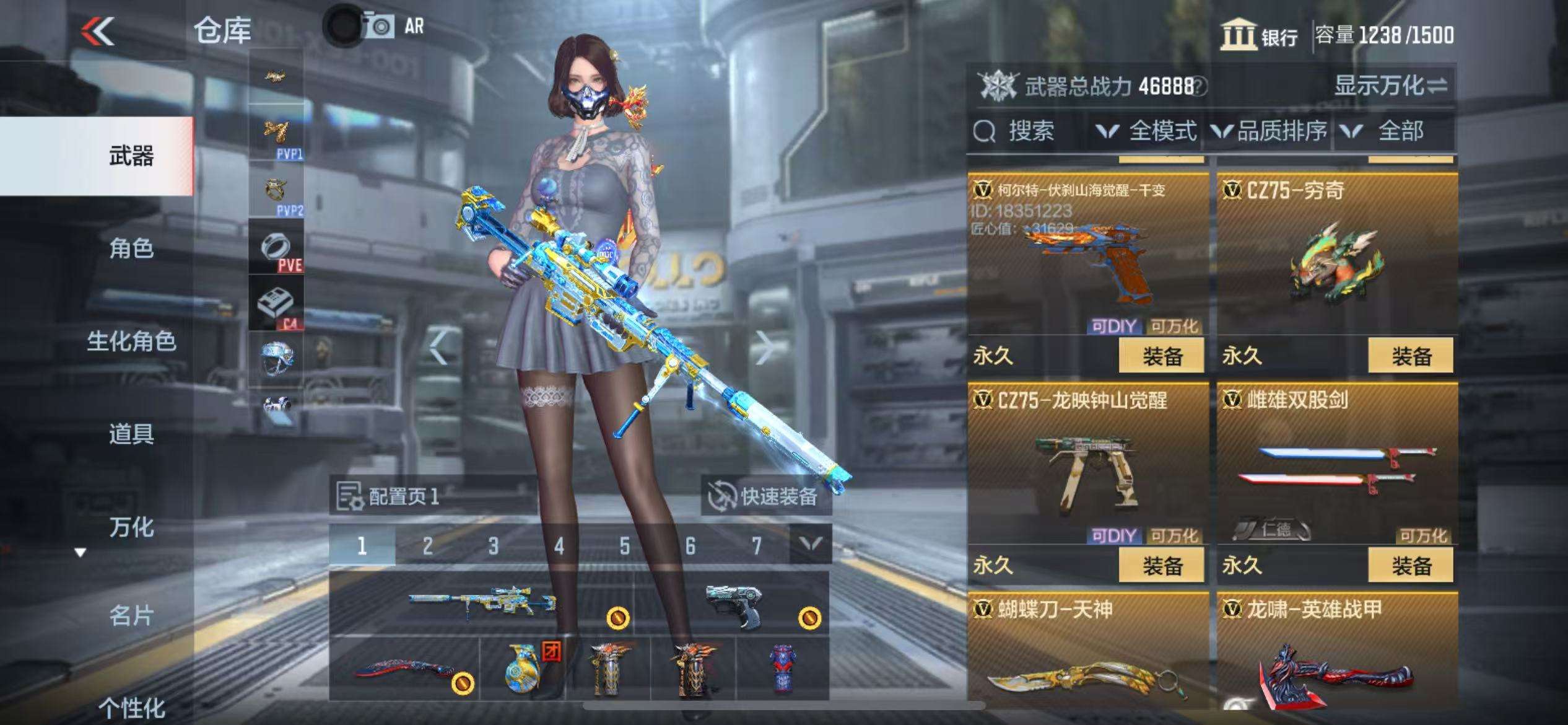Screen dimensions: 1568x725
Task: Open the 银行 bank
Action: coord(1259,35)
